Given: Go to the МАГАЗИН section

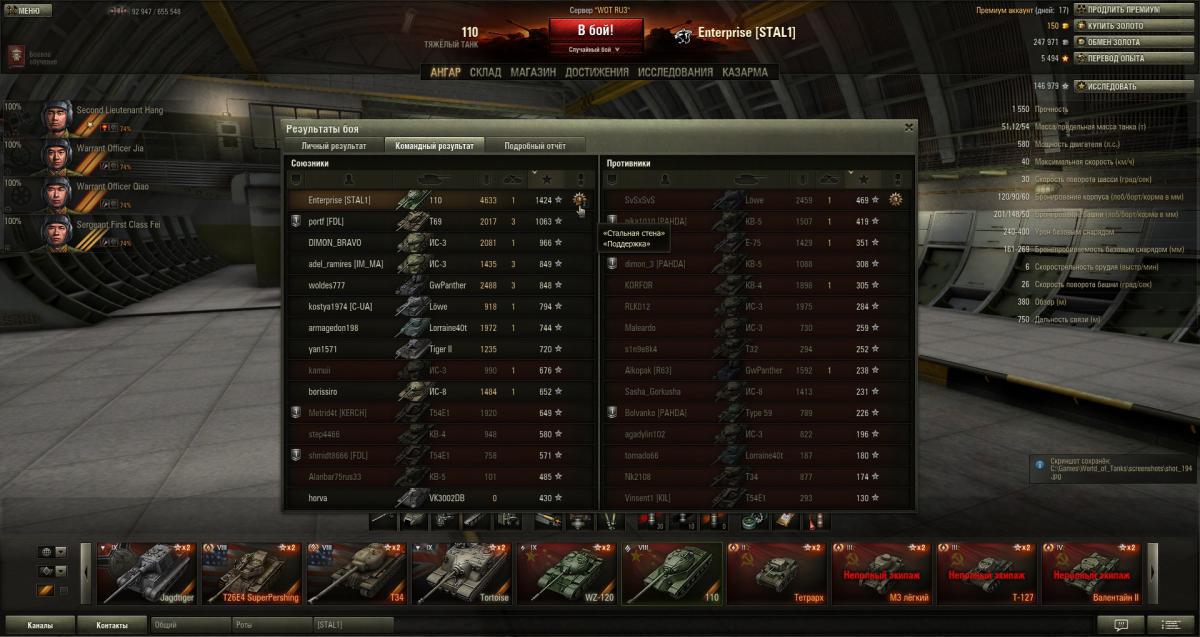Looking at the screenshot, I should (532, 72).
